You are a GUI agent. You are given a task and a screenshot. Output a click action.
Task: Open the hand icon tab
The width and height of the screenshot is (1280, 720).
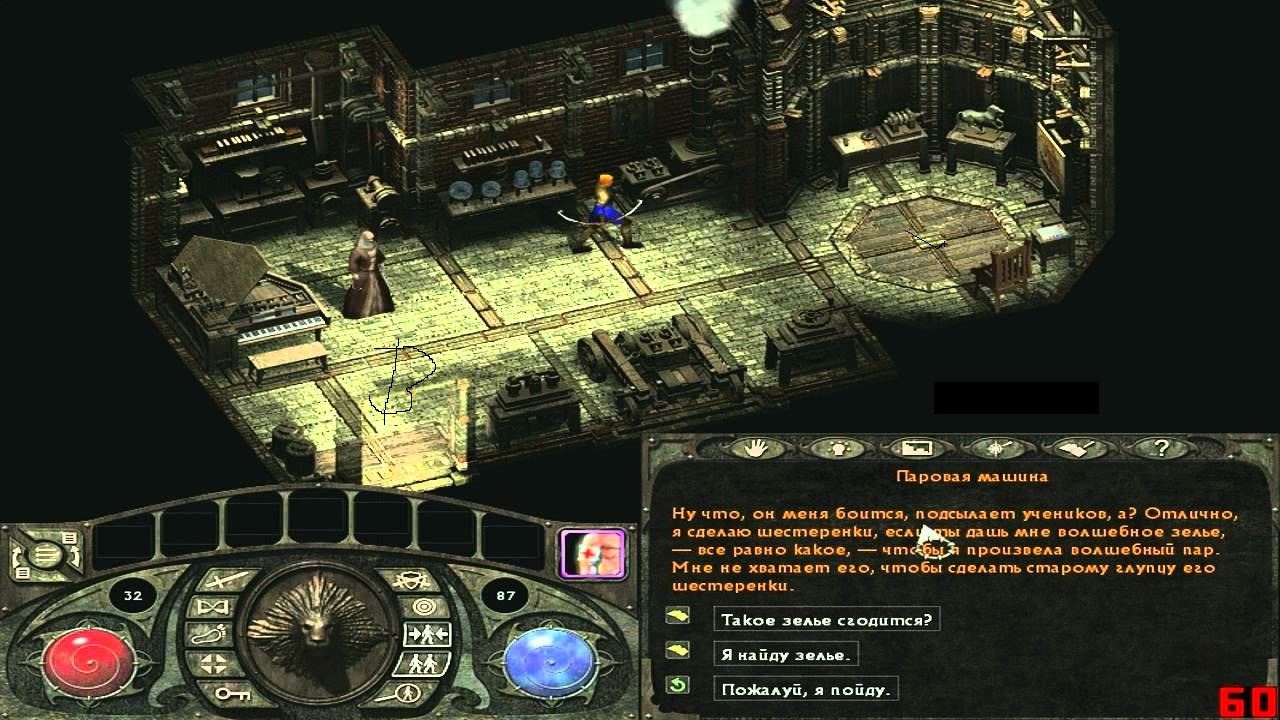click(x=758, y=449)
